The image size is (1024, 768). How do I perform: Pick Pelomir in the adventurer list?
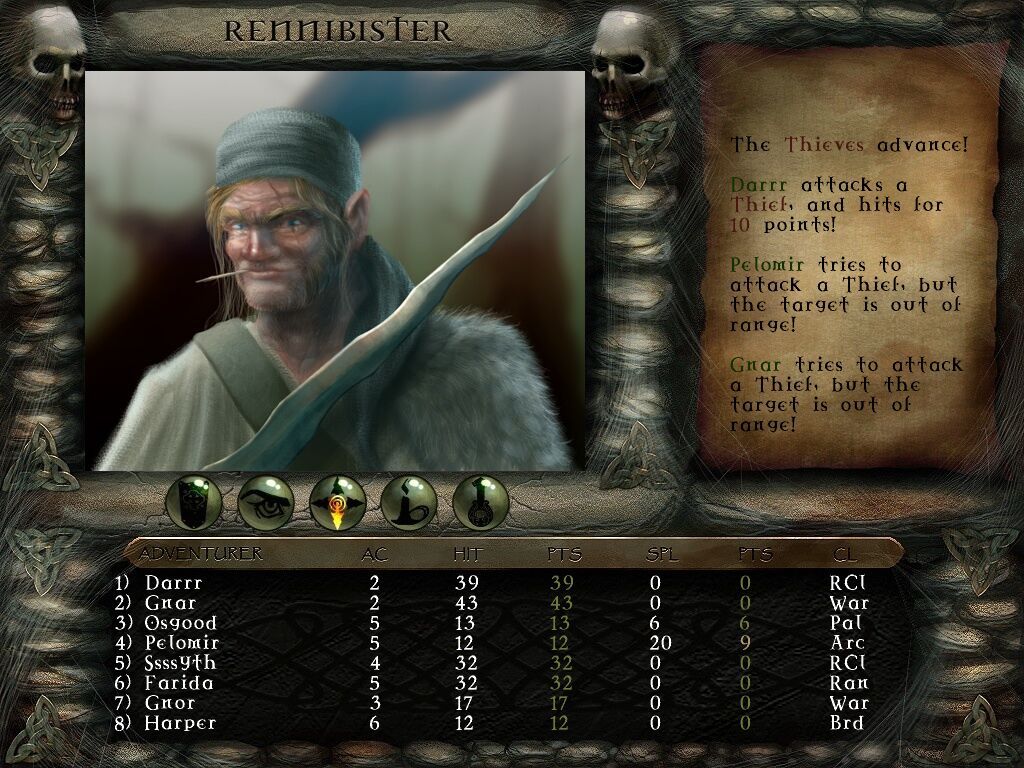point(181,643)
